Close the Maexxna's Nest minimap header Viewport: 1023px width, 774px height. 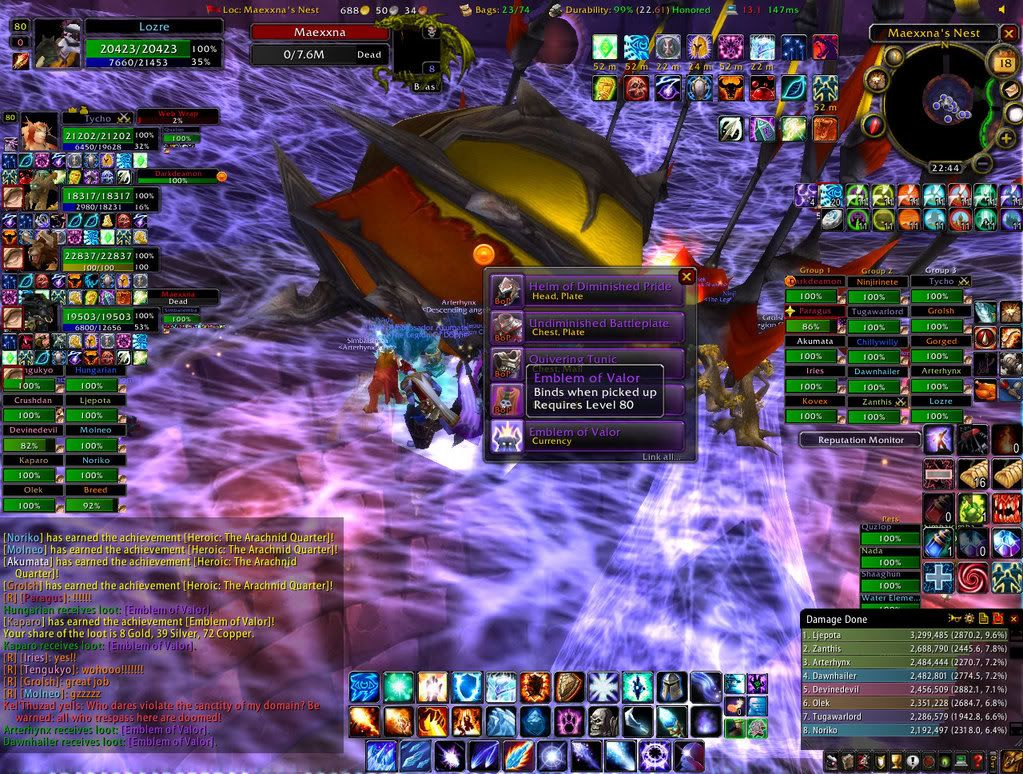coord(1009,33)
